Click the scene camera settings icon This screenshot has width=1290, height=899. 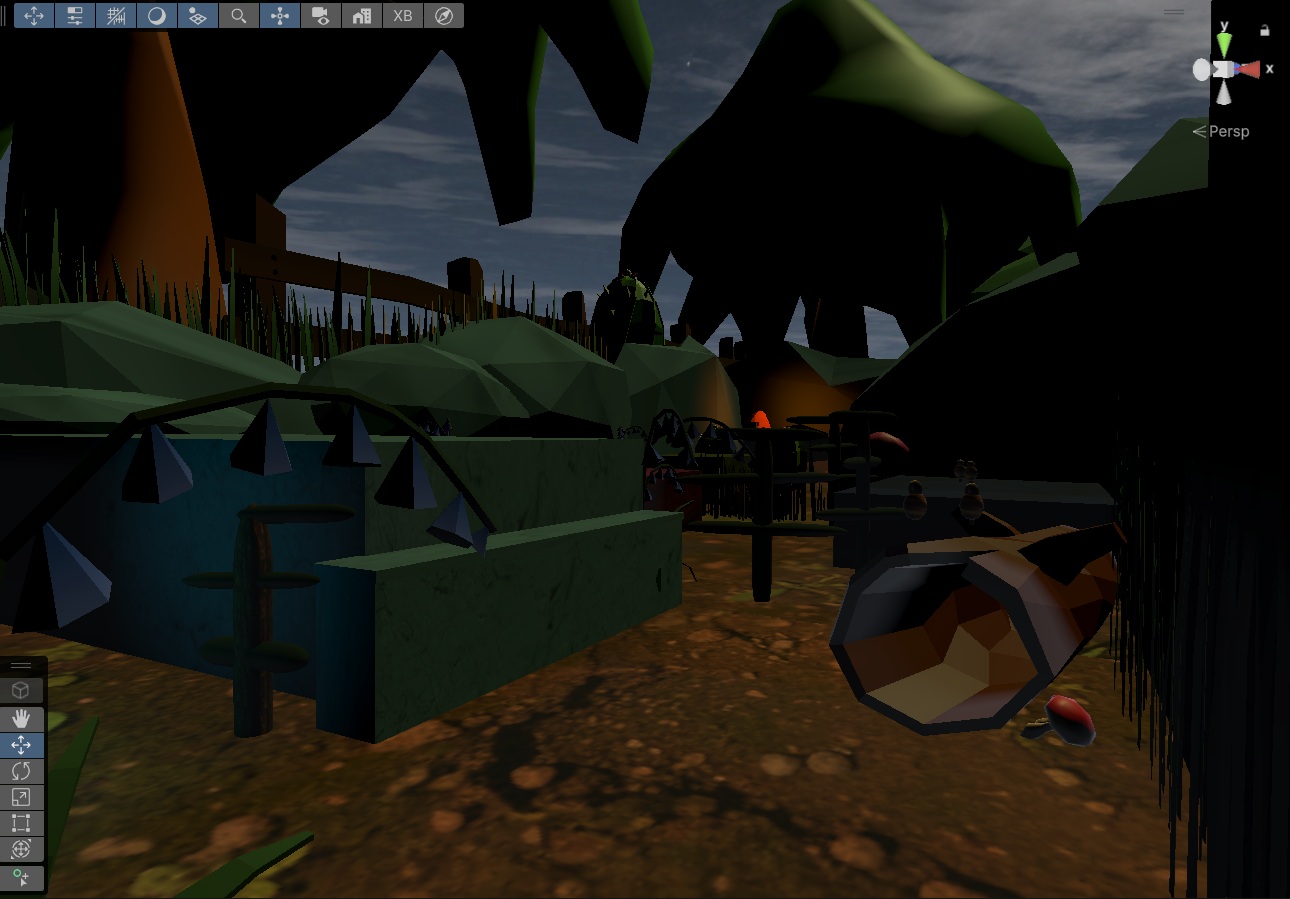point(320,15)
